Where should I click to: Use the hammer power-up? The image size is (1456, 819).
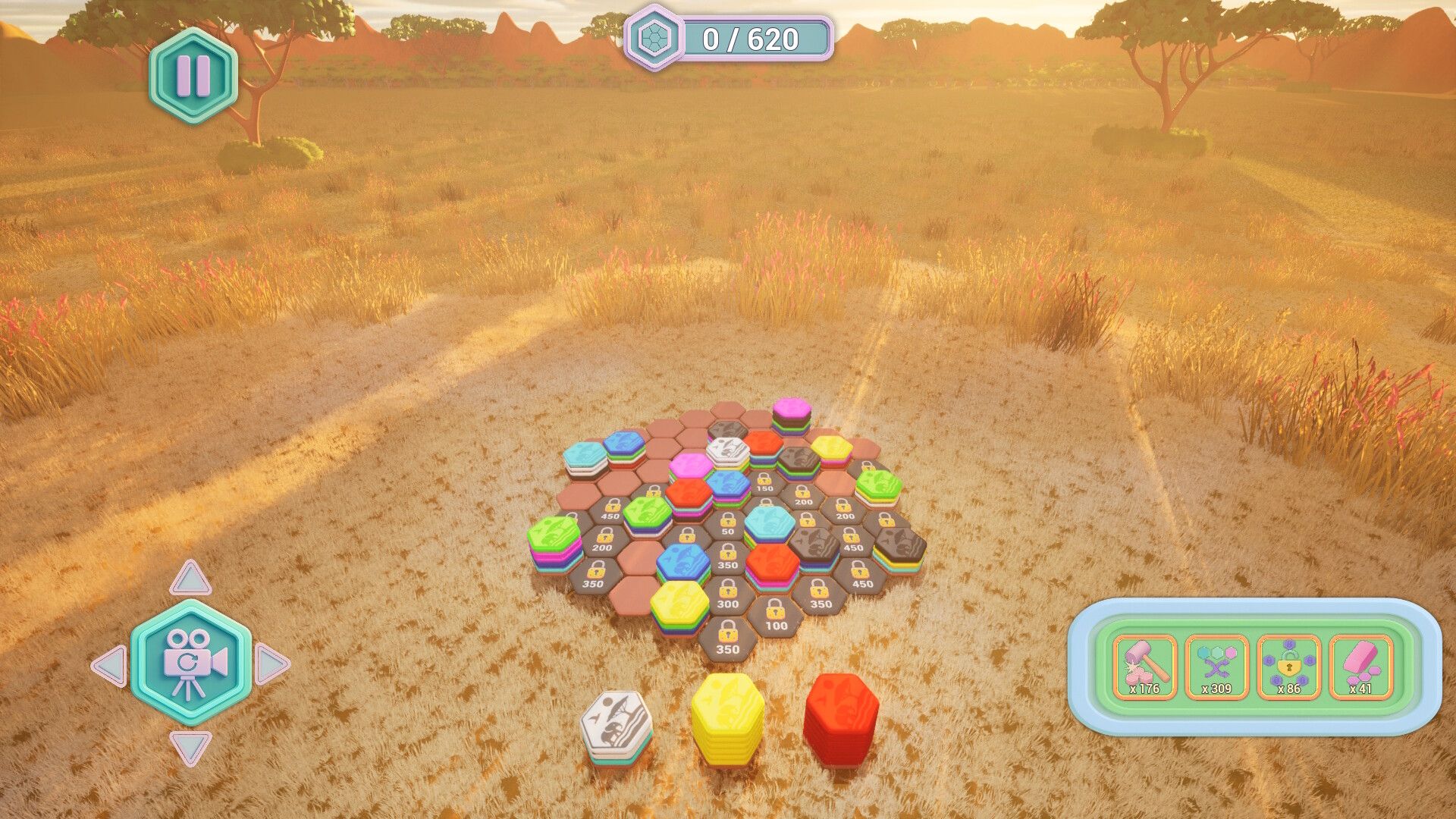pos(1144,667)
